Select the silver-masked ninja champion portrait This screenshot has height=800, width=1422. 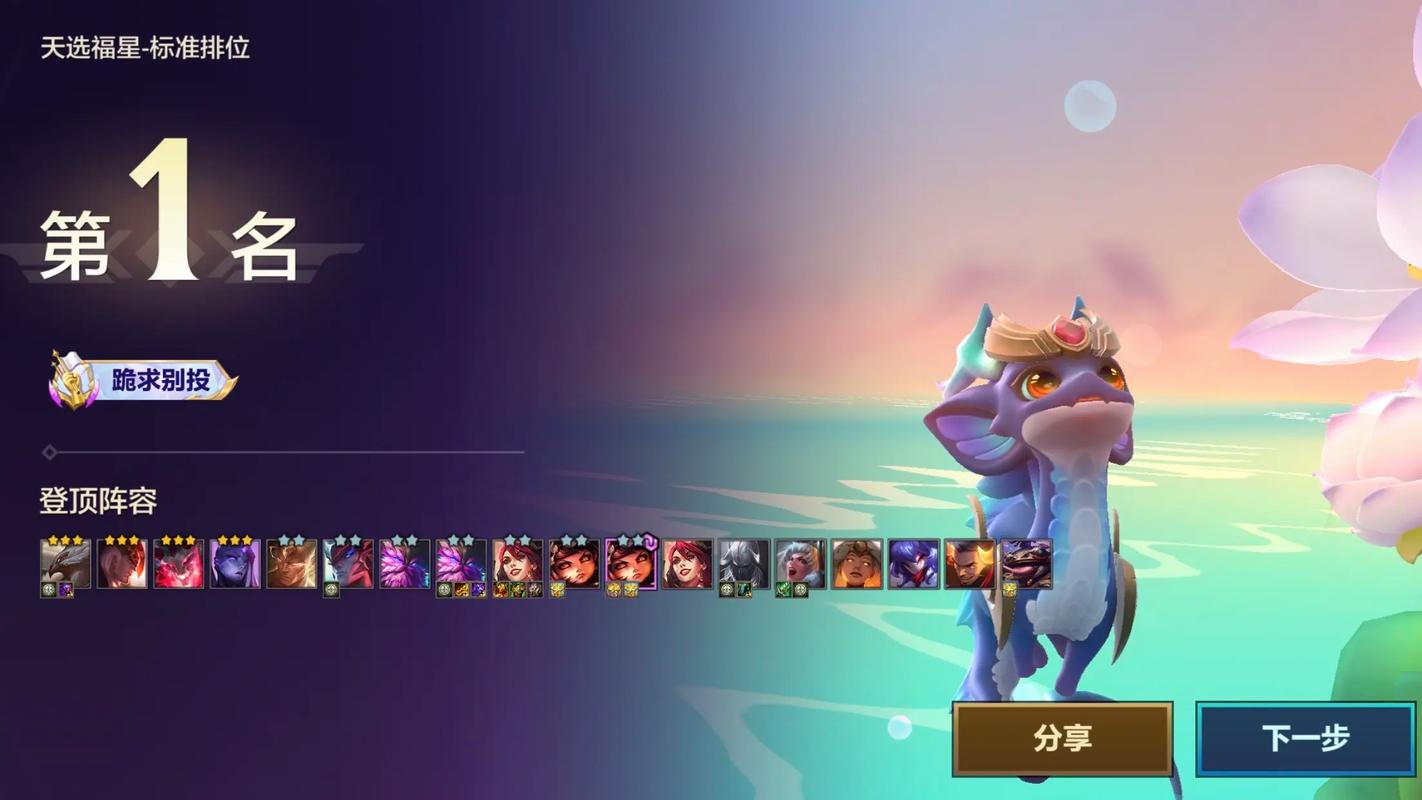(744, 564)
